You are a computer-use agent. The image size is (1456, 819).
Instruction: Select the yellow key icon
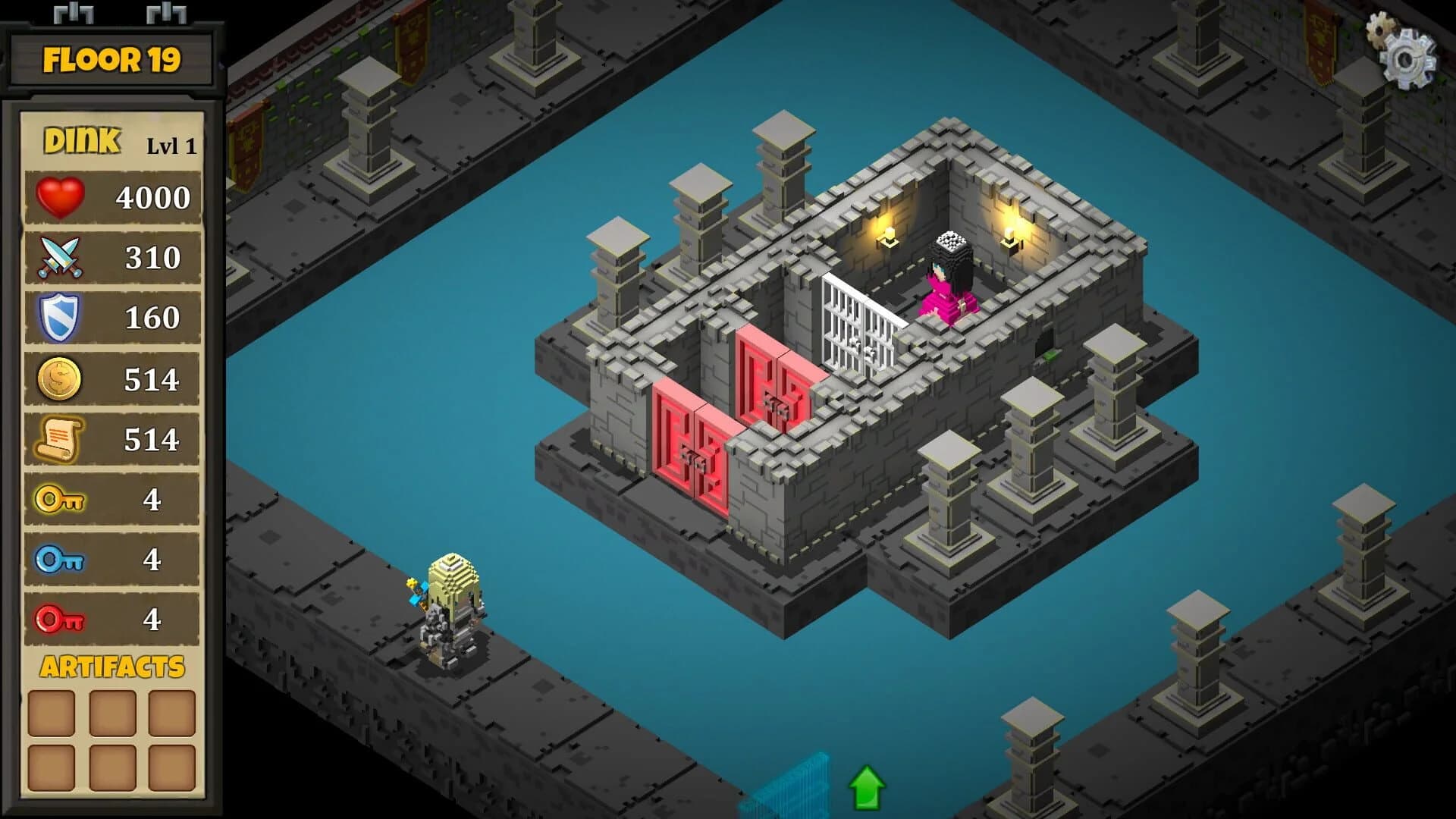[60, 500]
